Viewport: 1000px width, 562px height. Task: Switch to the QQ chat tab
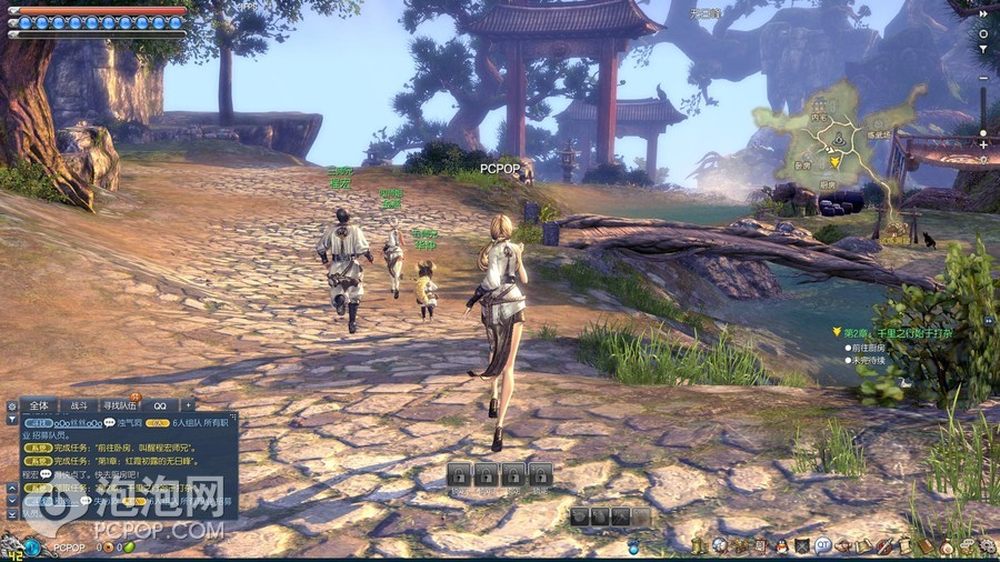tap(159, 405)
